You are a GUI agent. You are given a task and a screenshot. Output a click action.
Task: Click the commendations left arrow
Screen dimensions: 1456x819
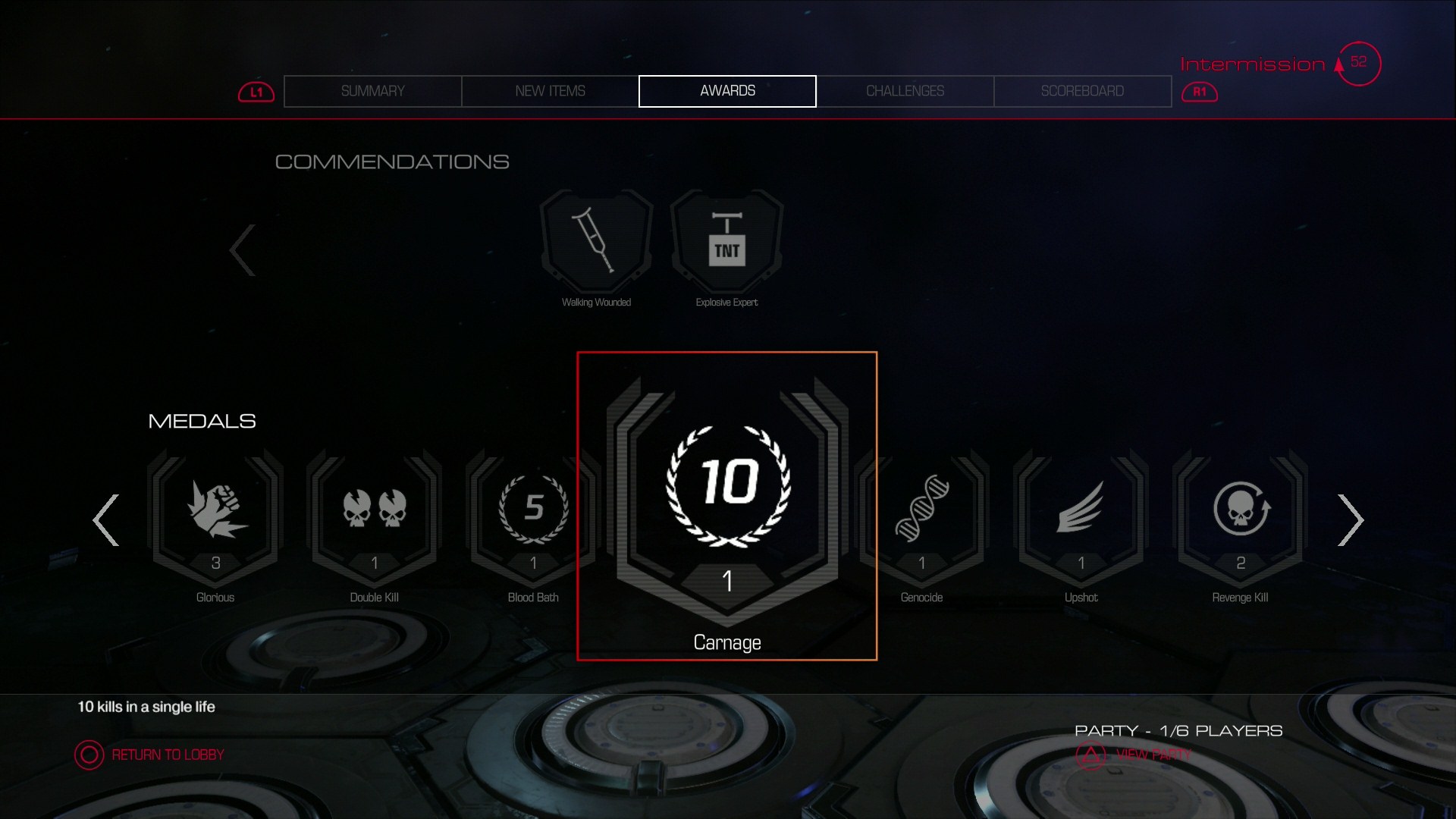tap(243, 250)
